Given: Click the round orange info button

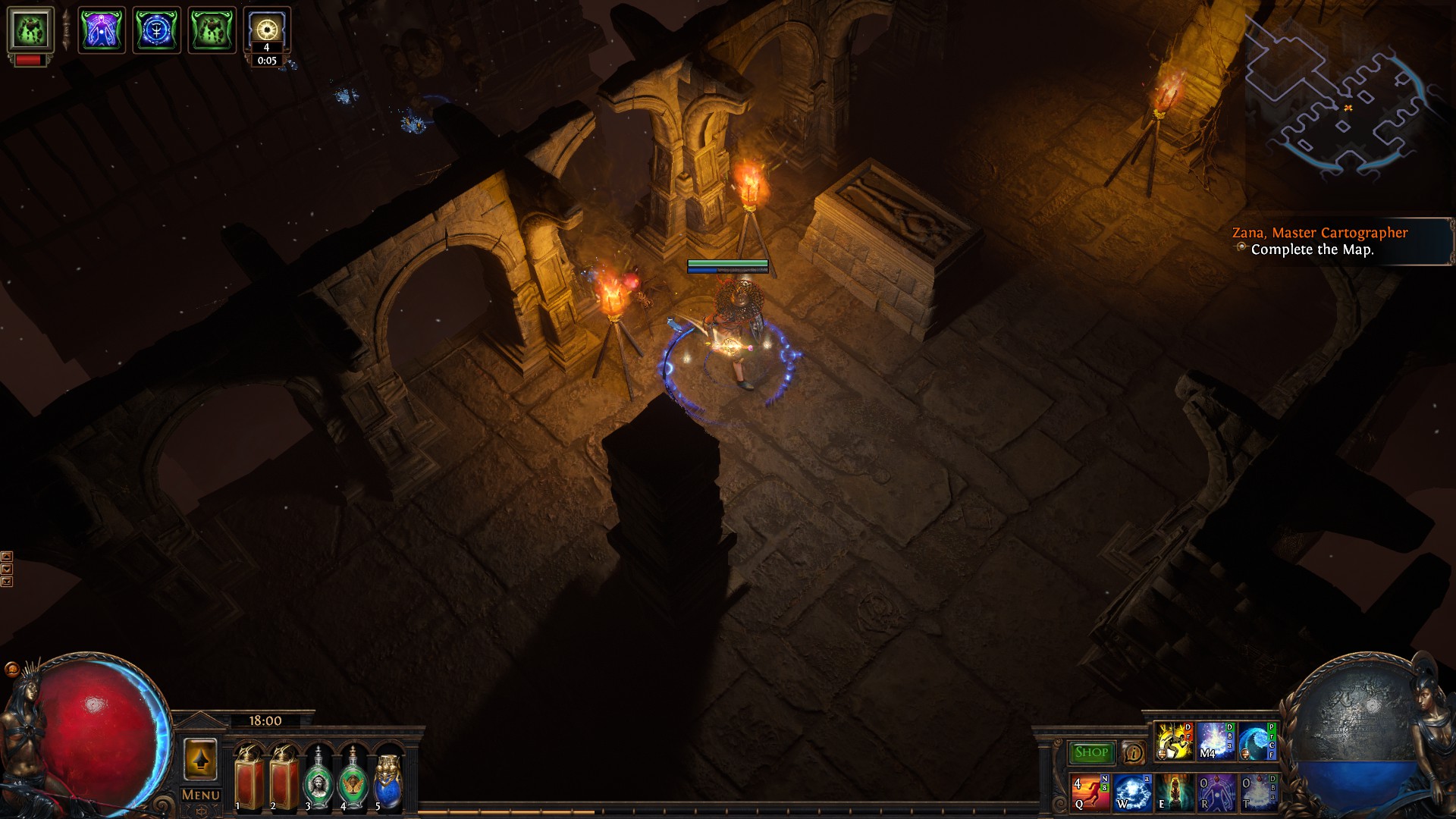Looking at the screenshot, I should pos(1134,752).
